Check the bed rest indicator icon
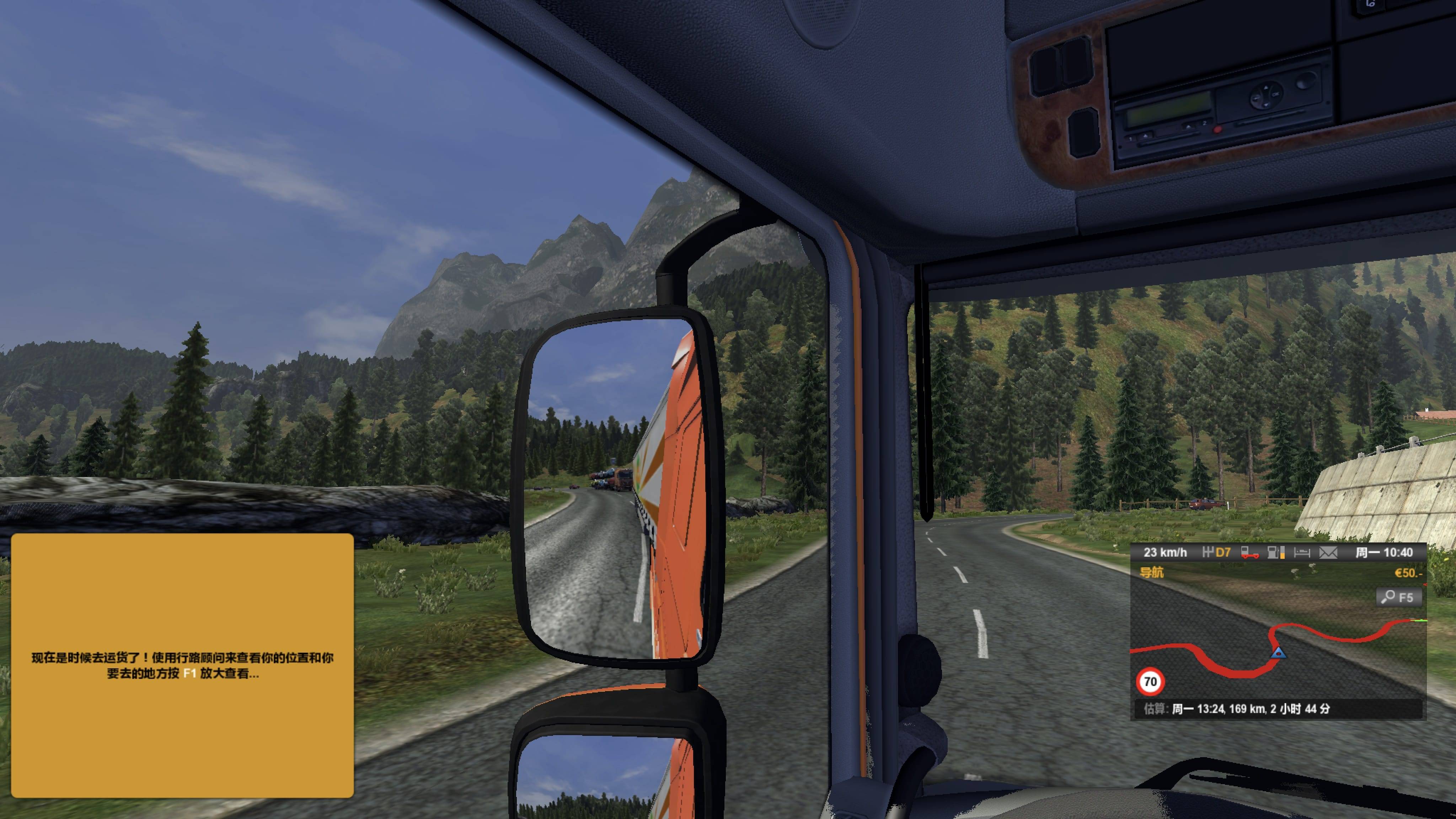1456x819 pixels. click(x=1302, y=553)
